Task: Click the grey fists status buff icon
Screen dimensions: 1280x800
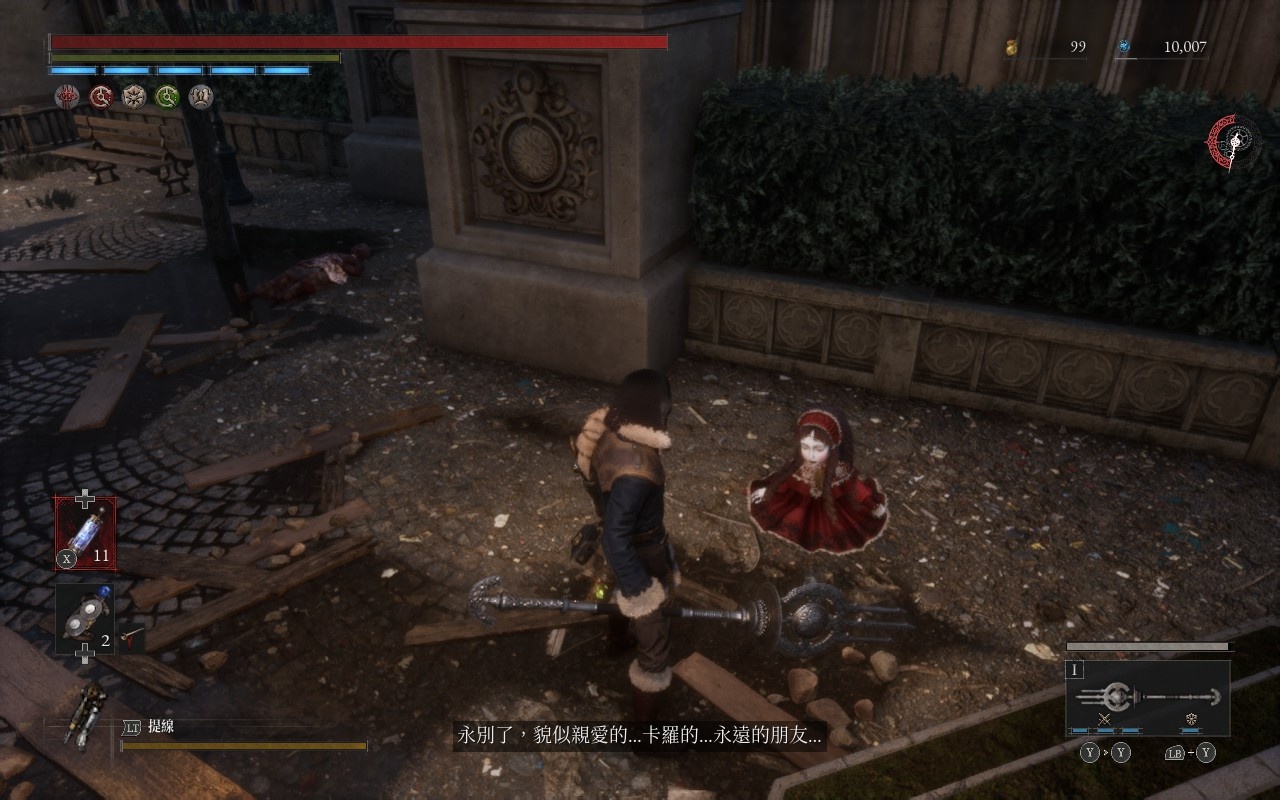Action: click(x=201, y=96)
